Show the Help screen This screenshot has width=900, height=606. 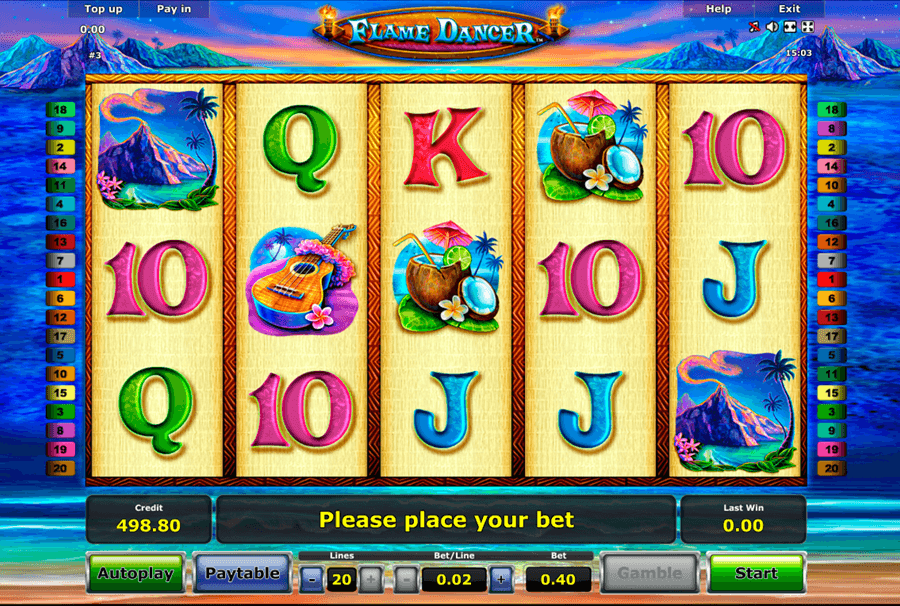(x=718, y=9)
